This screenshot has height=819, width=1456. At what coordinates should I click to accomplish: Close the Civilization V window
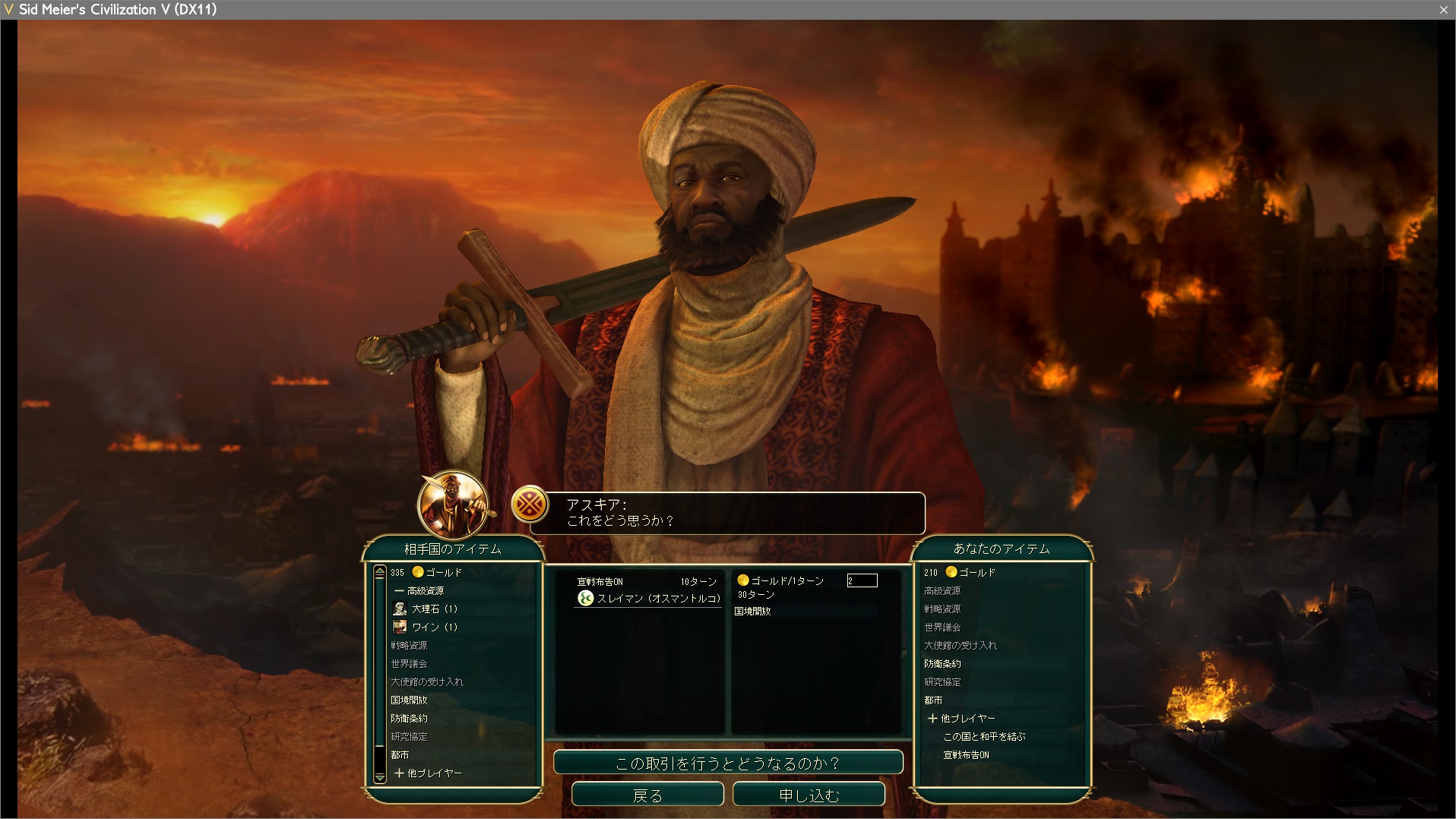(x=1443, y=9)
